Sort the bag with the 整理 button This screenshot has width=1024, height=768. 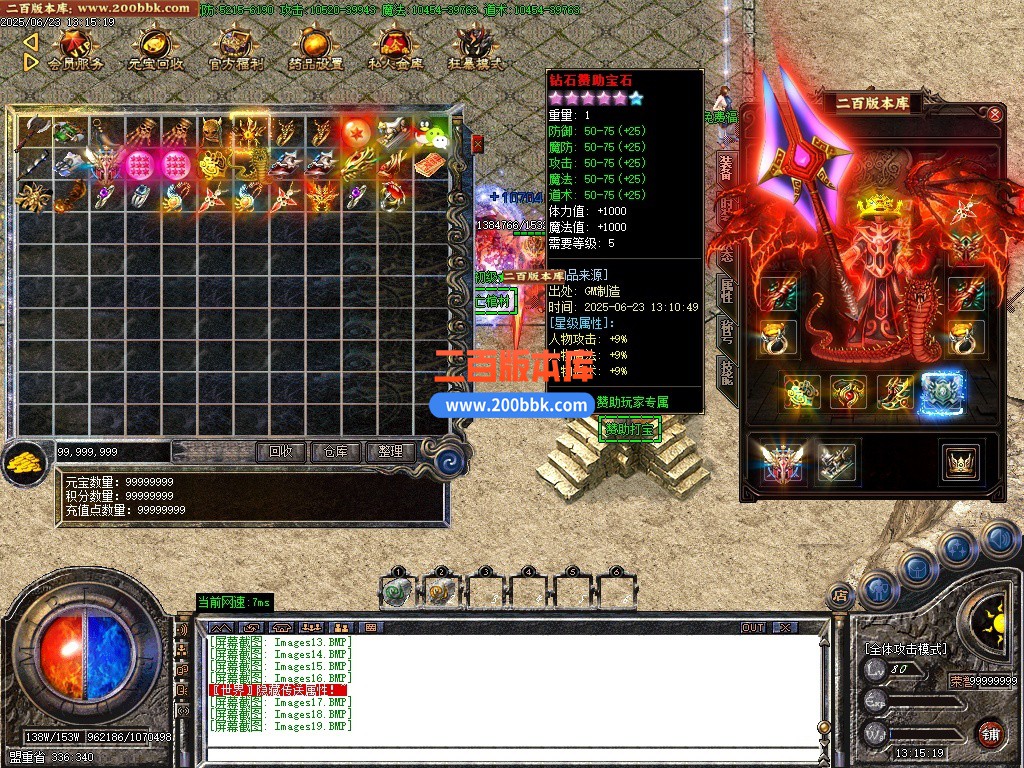390,452
